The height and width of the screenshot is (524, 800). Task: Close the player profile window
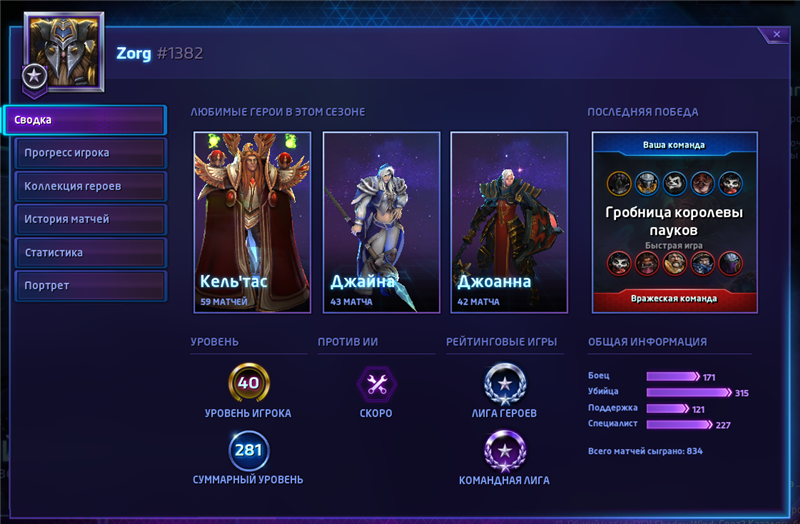tap(776, 35)
